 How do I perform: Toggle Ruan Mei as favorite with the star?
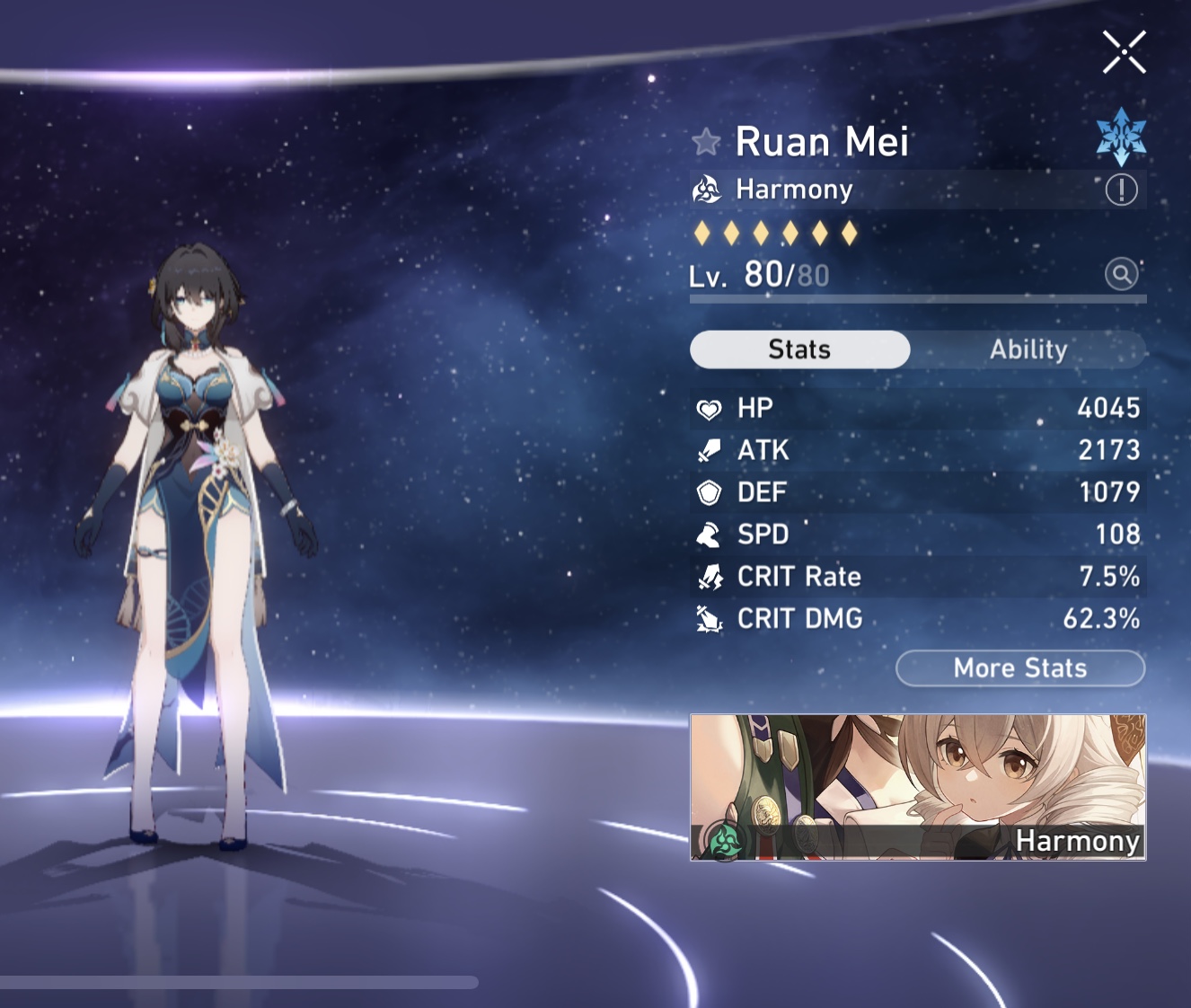click(706, 141)
